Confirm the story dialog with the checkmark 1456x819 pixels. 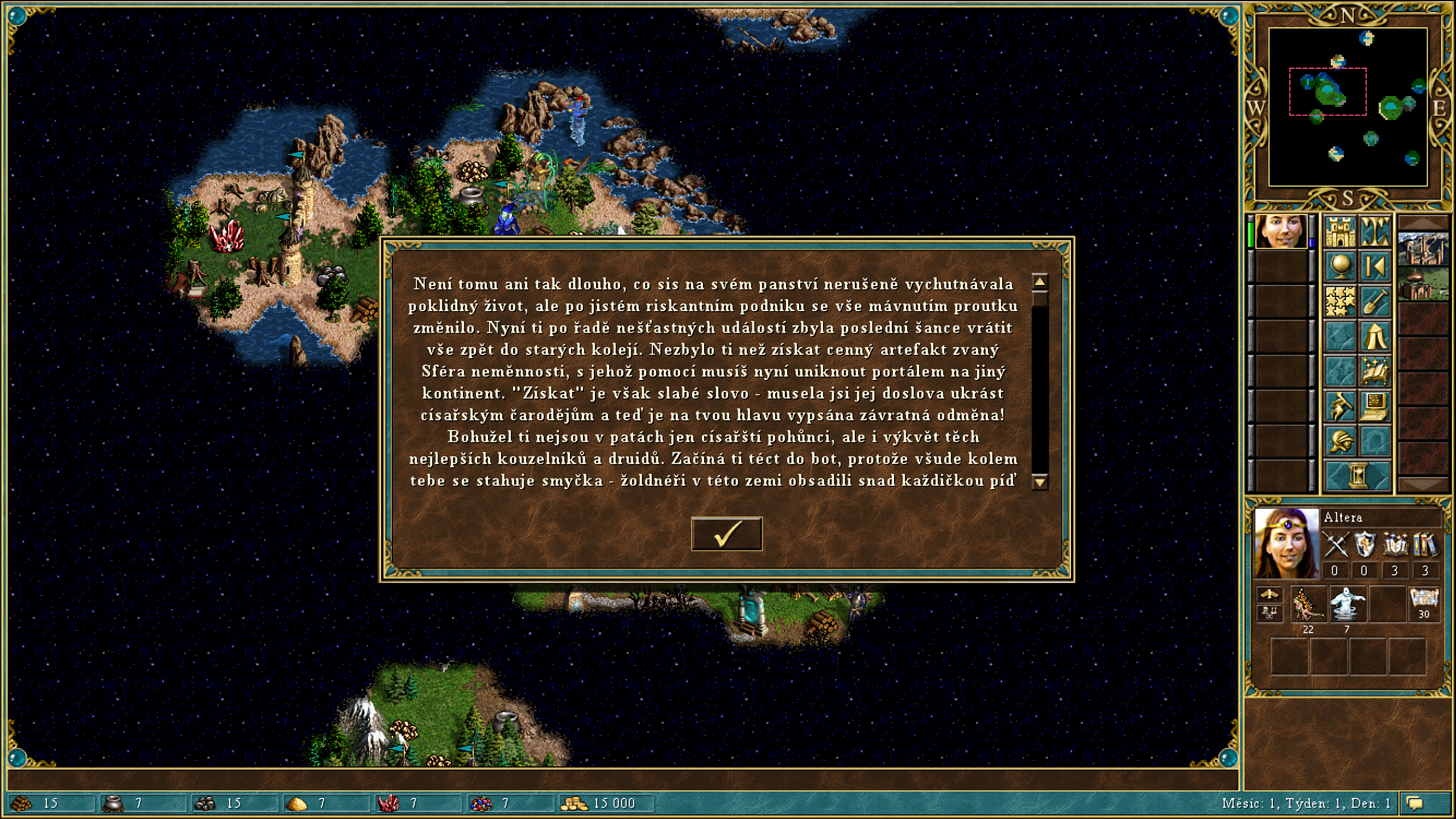click(726, 533)
